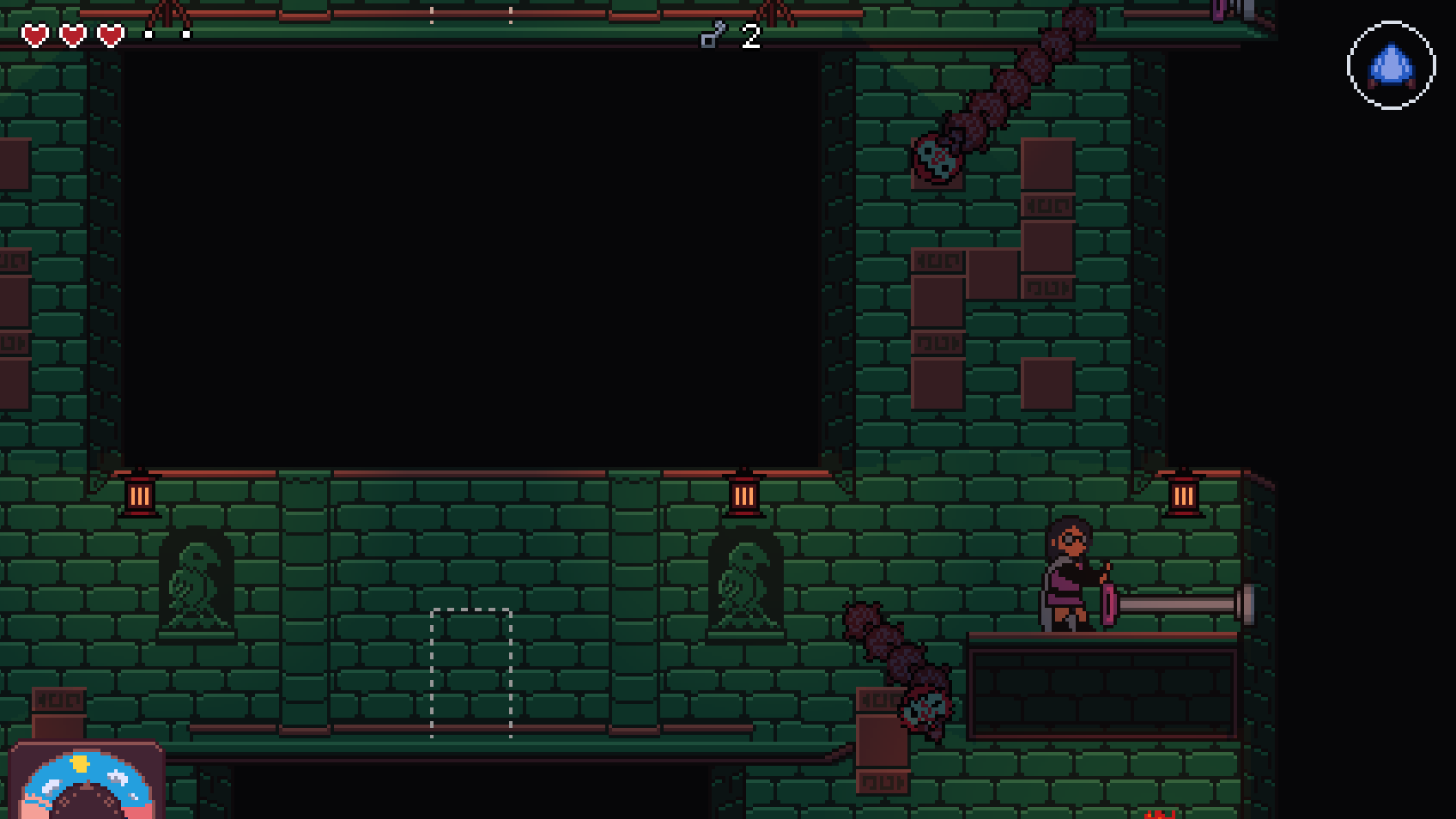Toggle the leftmost lantern light
Screen dimensions: 1456x819
pyautogui.click(x=140, y=495)
